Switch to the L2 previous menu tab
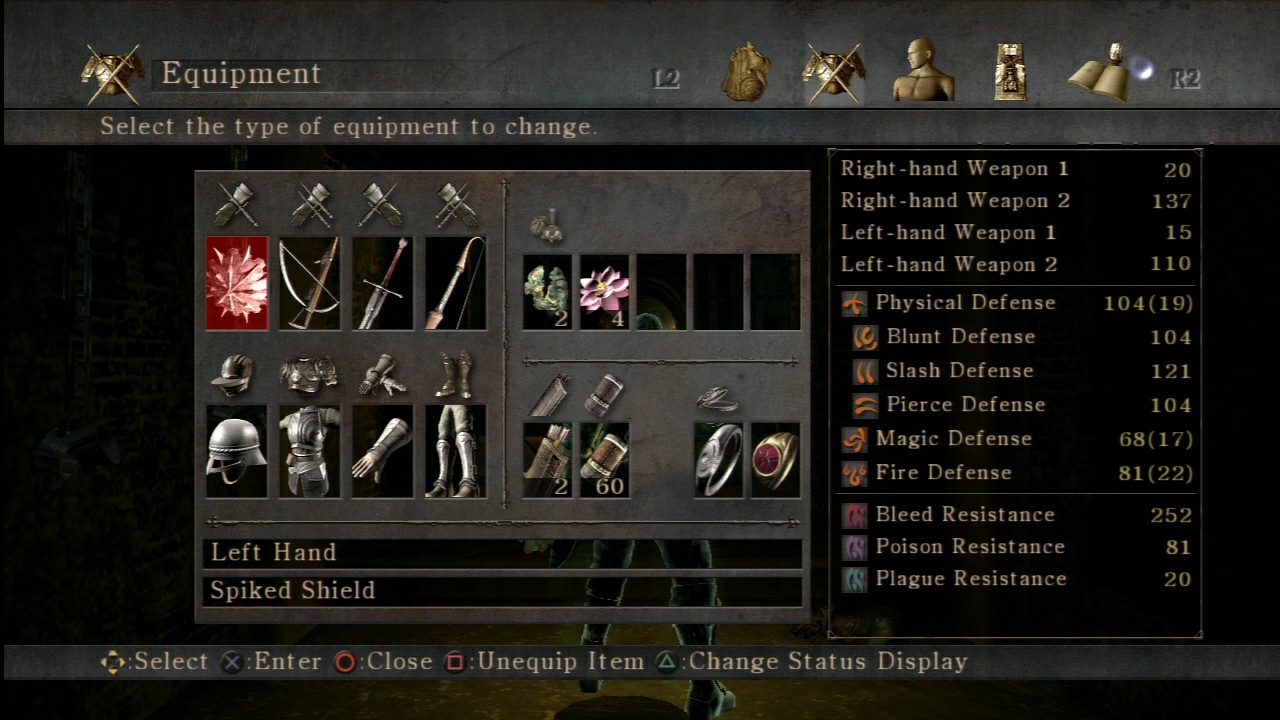This screenshot has height=720, width=1280. pos(665,77)
